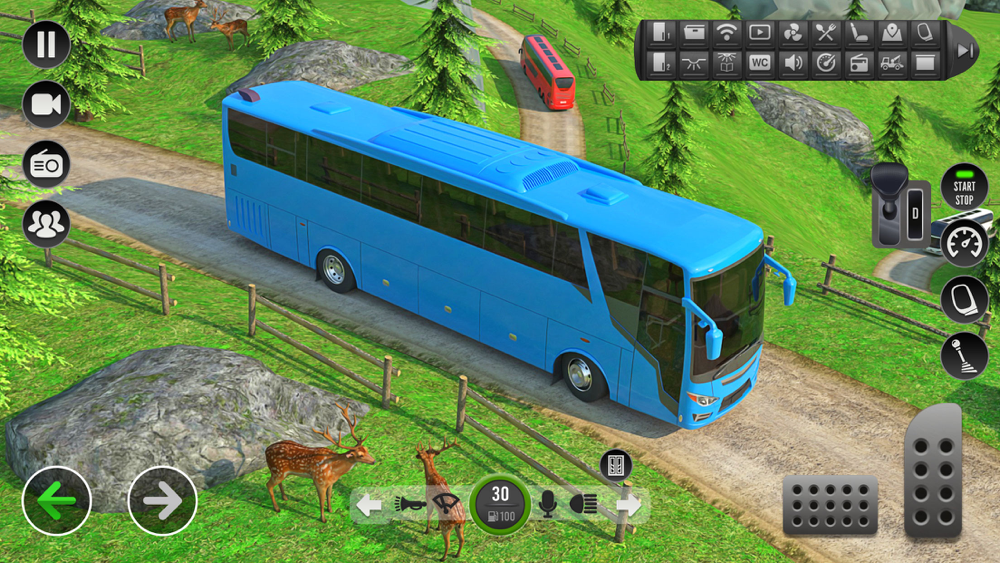Open the map location marker
The width and height of the screenshot is (1000, 563).
(892, 33)
